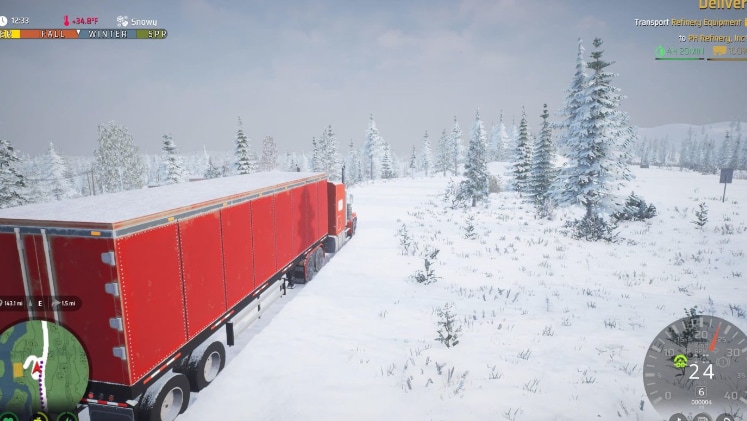
Task: Click the green headlight indicator on speedometer
Action: [680, 361]
